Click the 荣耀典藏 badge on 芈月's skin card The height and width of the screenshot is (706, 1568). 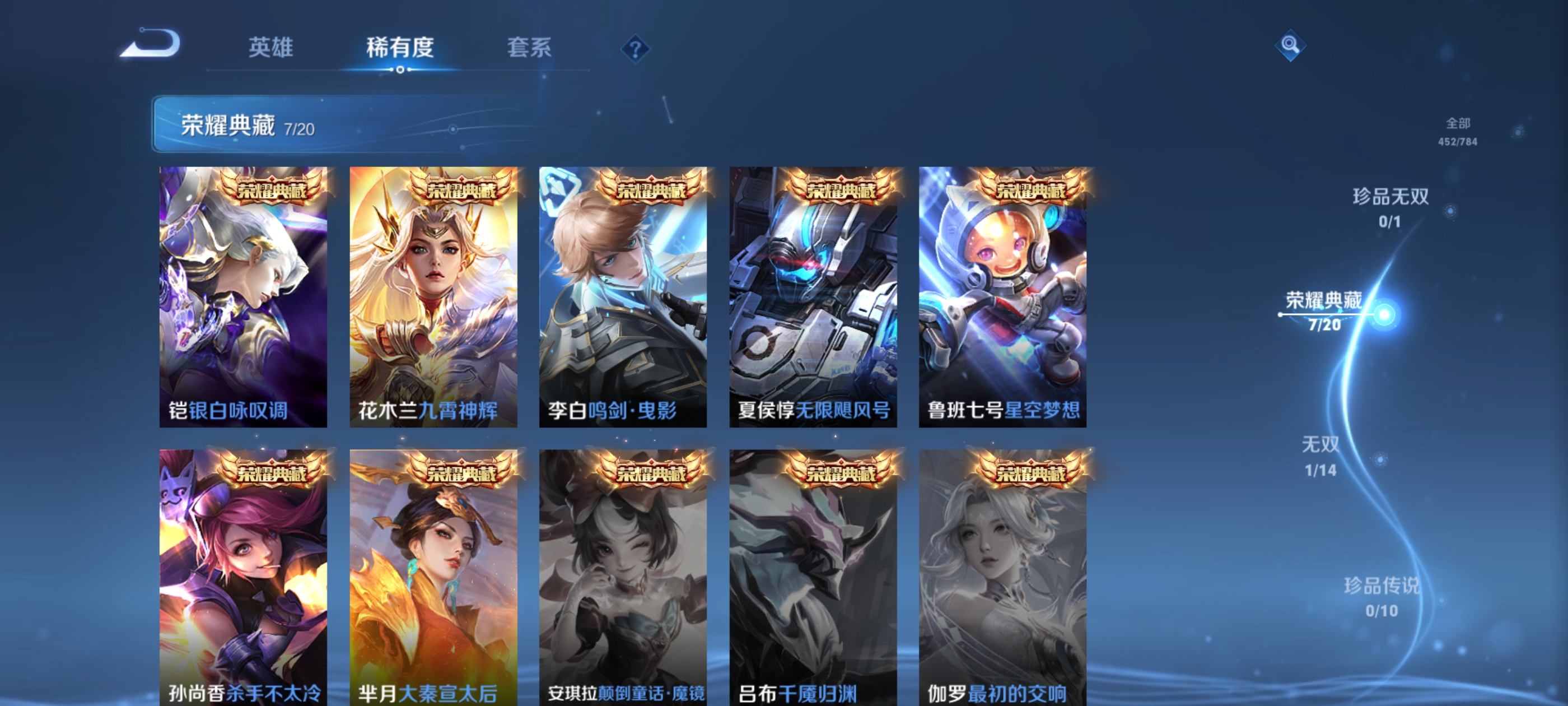[464, 471]
